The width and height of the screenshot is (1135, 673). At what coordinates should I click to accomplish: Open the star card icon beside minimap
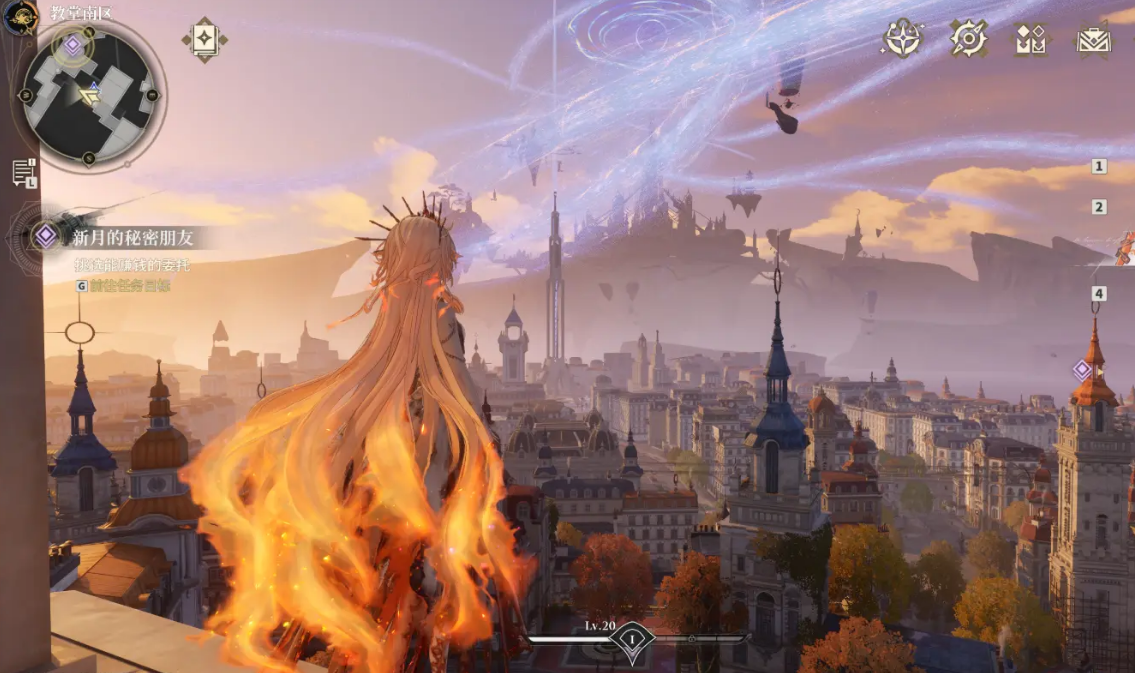(x=204, y=39)
